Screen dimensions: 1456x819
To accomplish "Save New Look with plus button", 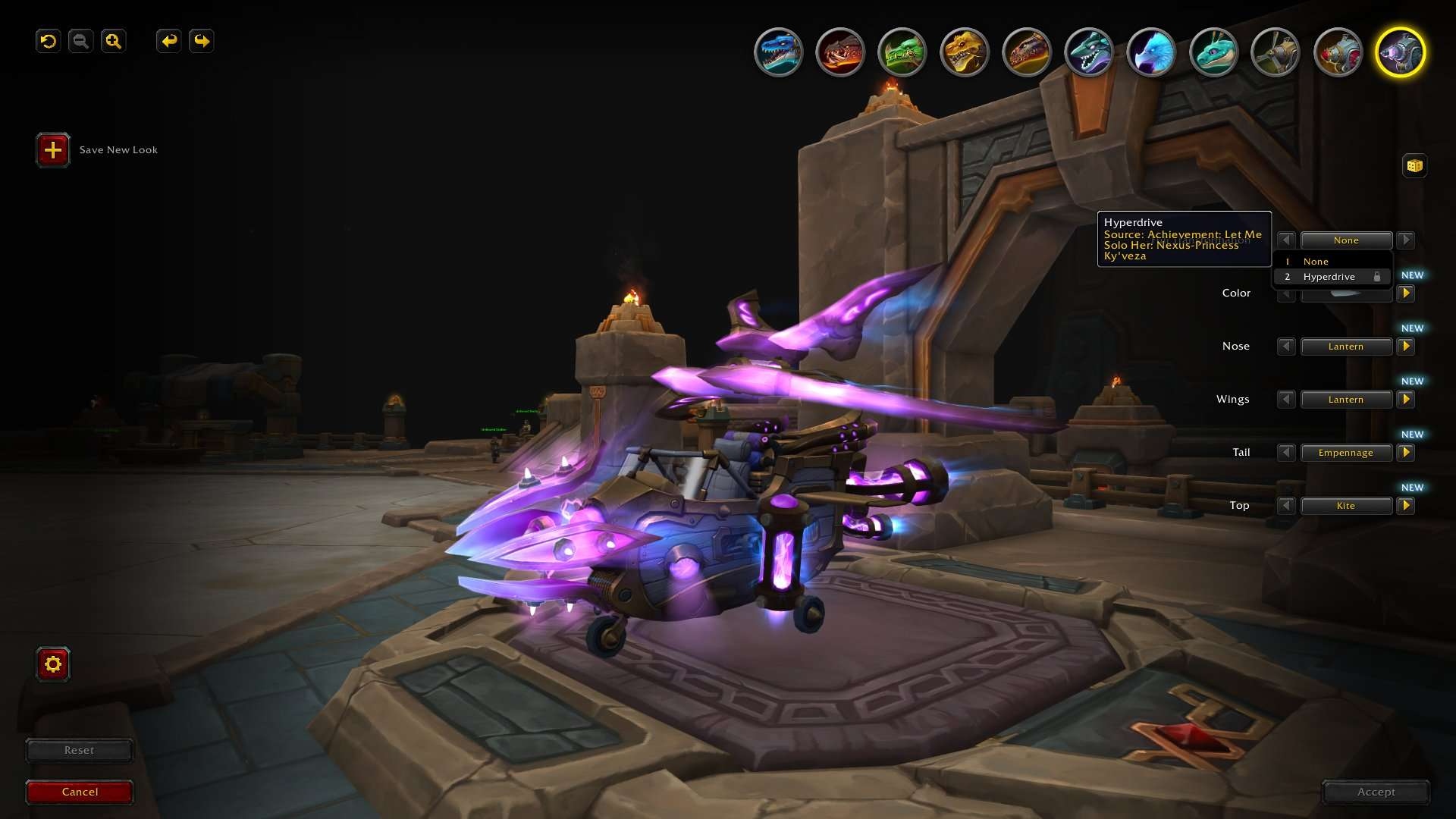I will click(x=53, y=150).
